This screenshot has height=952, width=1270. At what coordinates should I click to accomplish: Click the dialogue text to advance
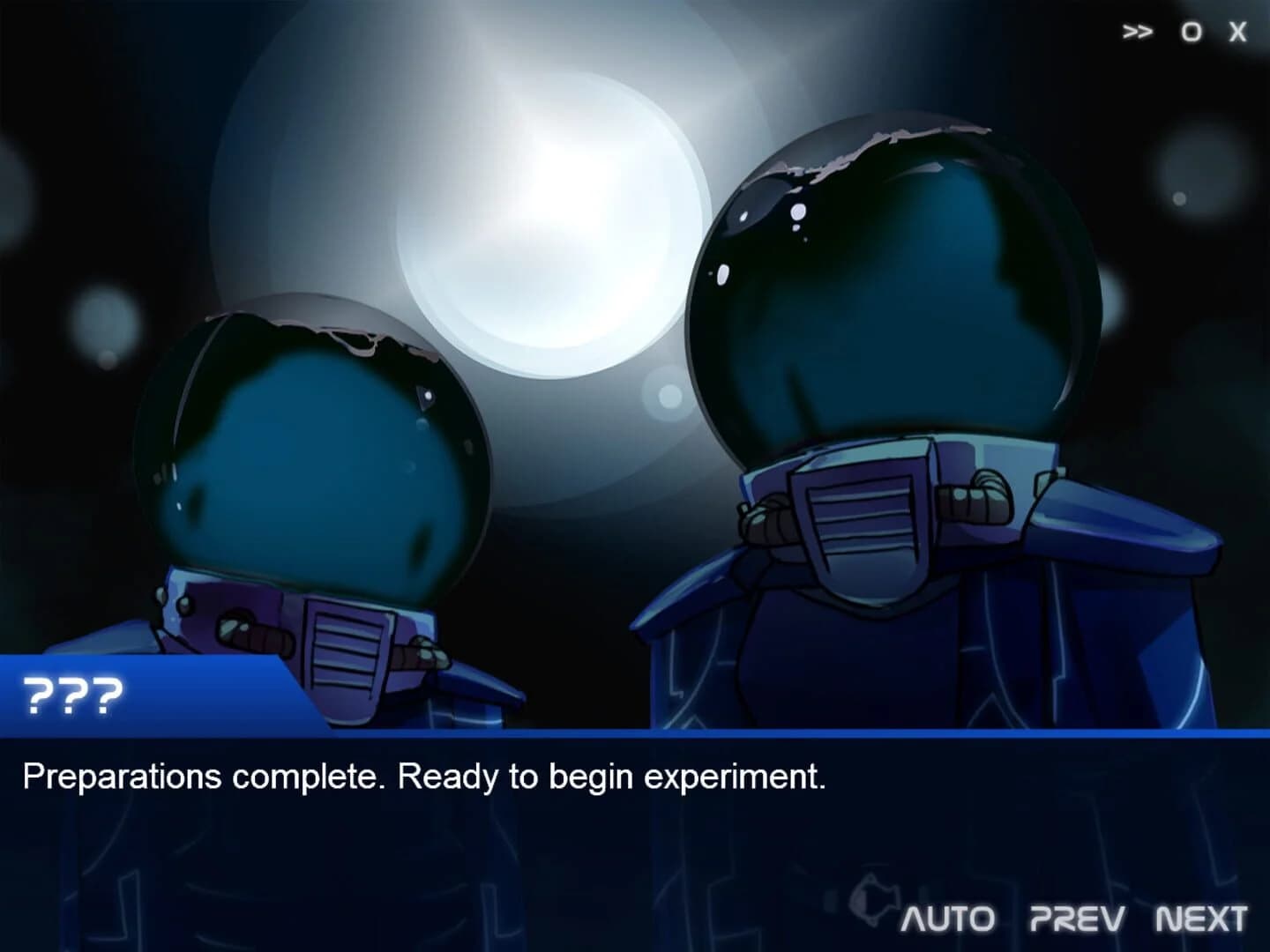tap(423, 777)
